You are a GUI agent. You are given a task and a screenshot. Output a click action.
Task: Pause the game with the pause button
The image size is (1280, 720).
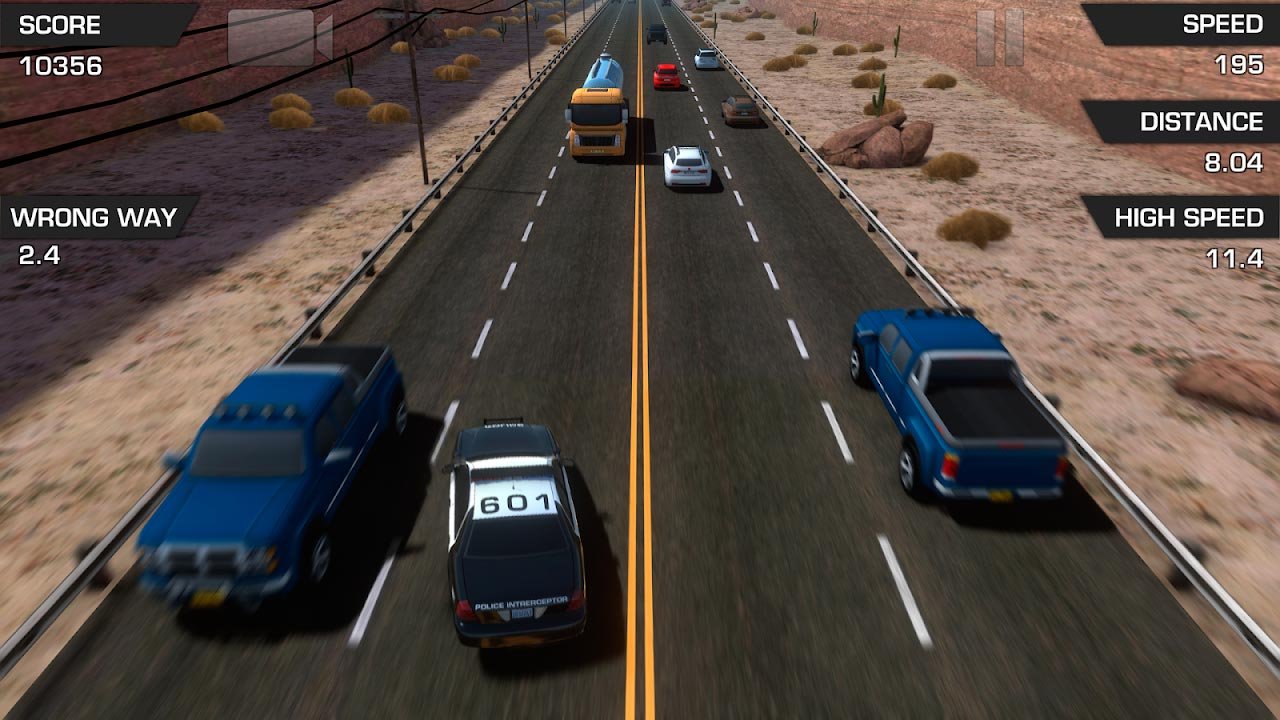coord(1000,38)
